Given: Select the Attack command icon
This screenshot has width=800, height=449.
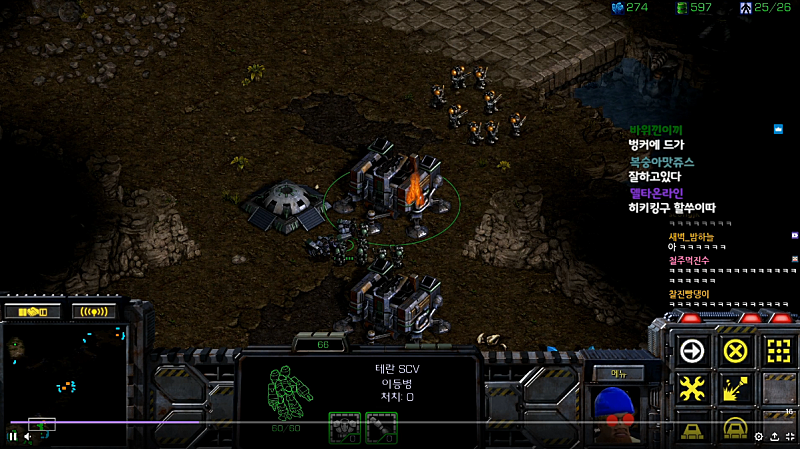Looking at the screenshot, I should coord(779,350).
